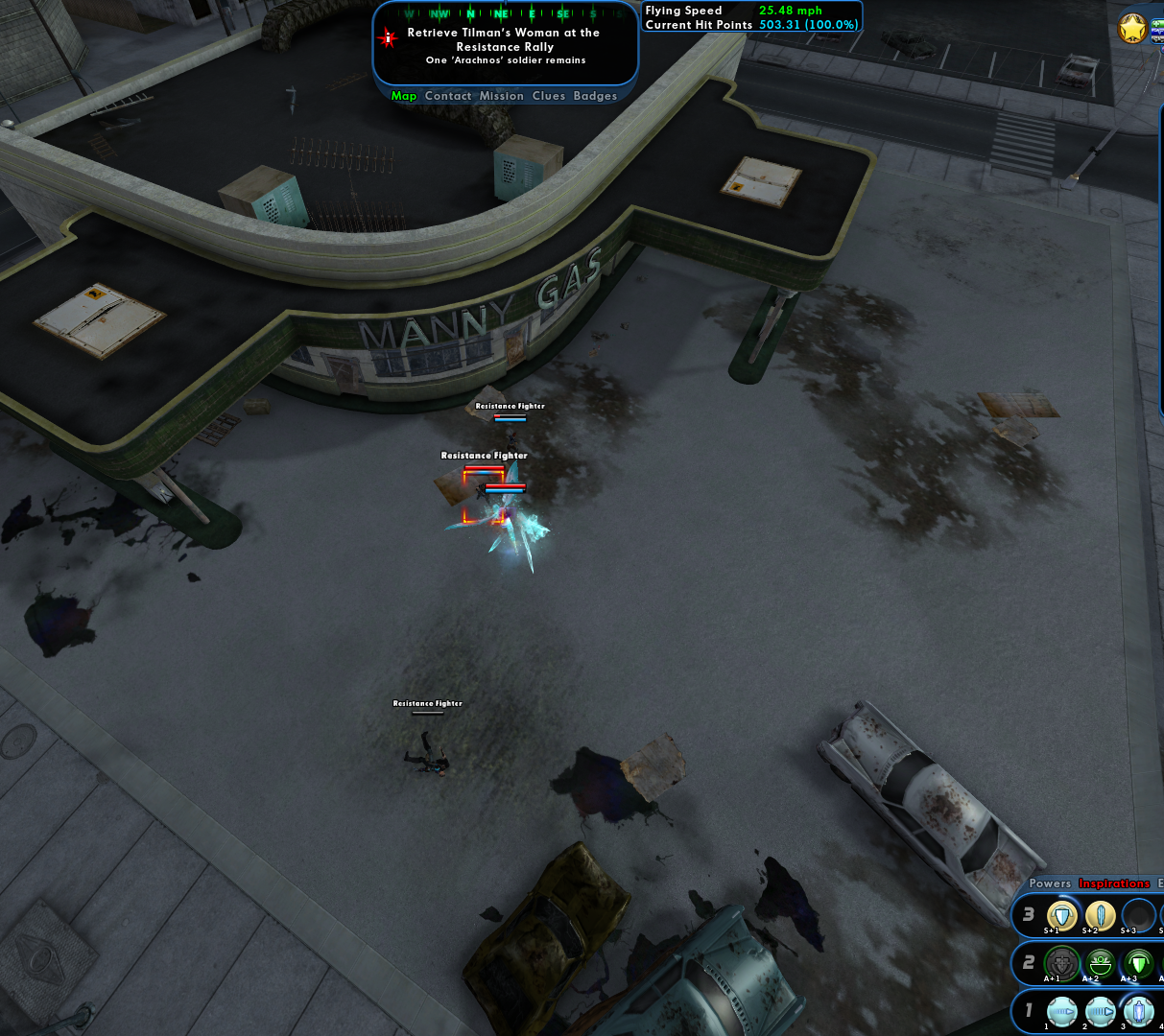Open the Powers list
Screen dimensions: 1164x1036
pyautogui.click(x=1050, y=883)
